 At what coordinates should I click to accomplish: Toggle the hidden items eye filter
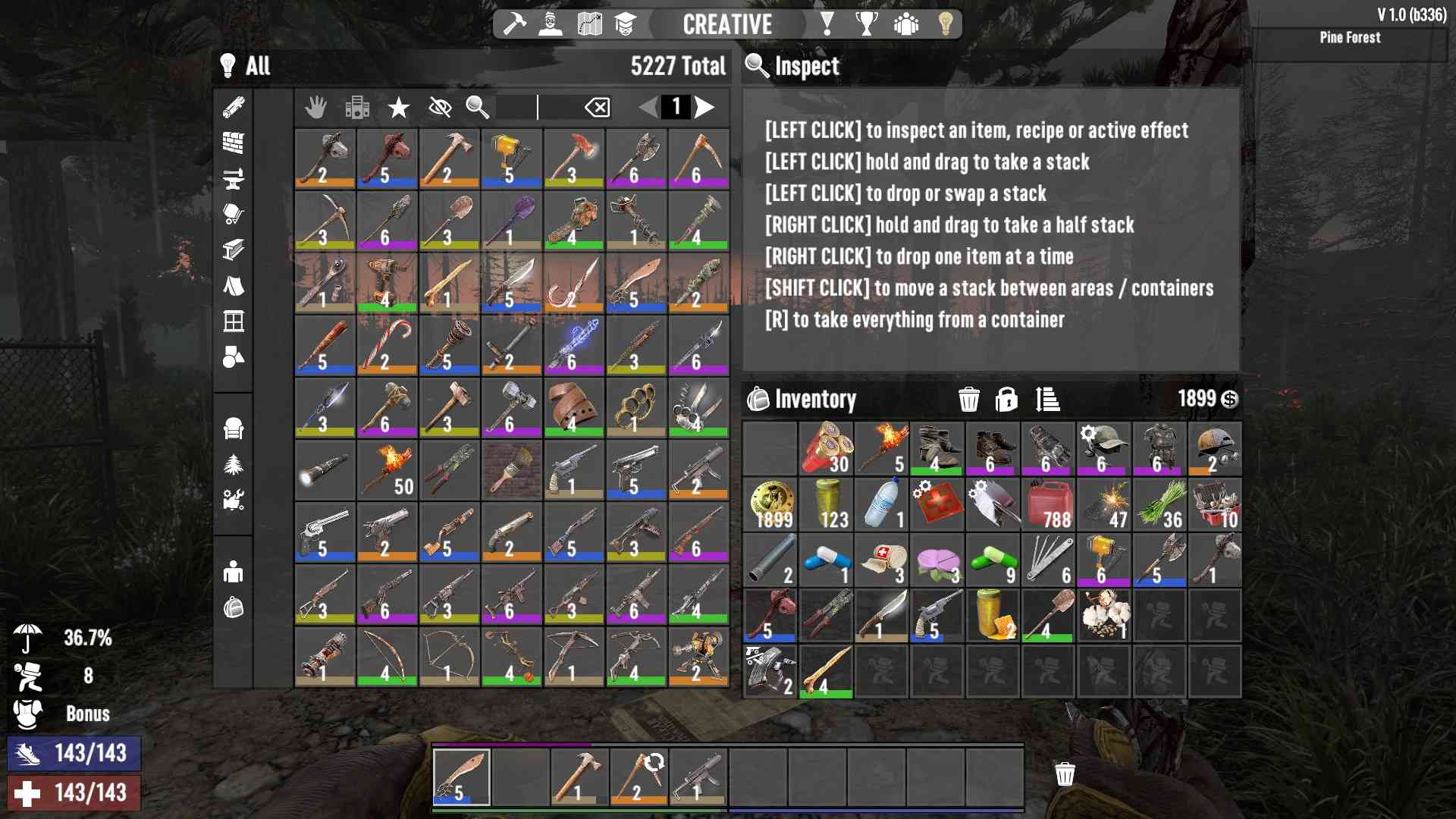click(440, 108)
